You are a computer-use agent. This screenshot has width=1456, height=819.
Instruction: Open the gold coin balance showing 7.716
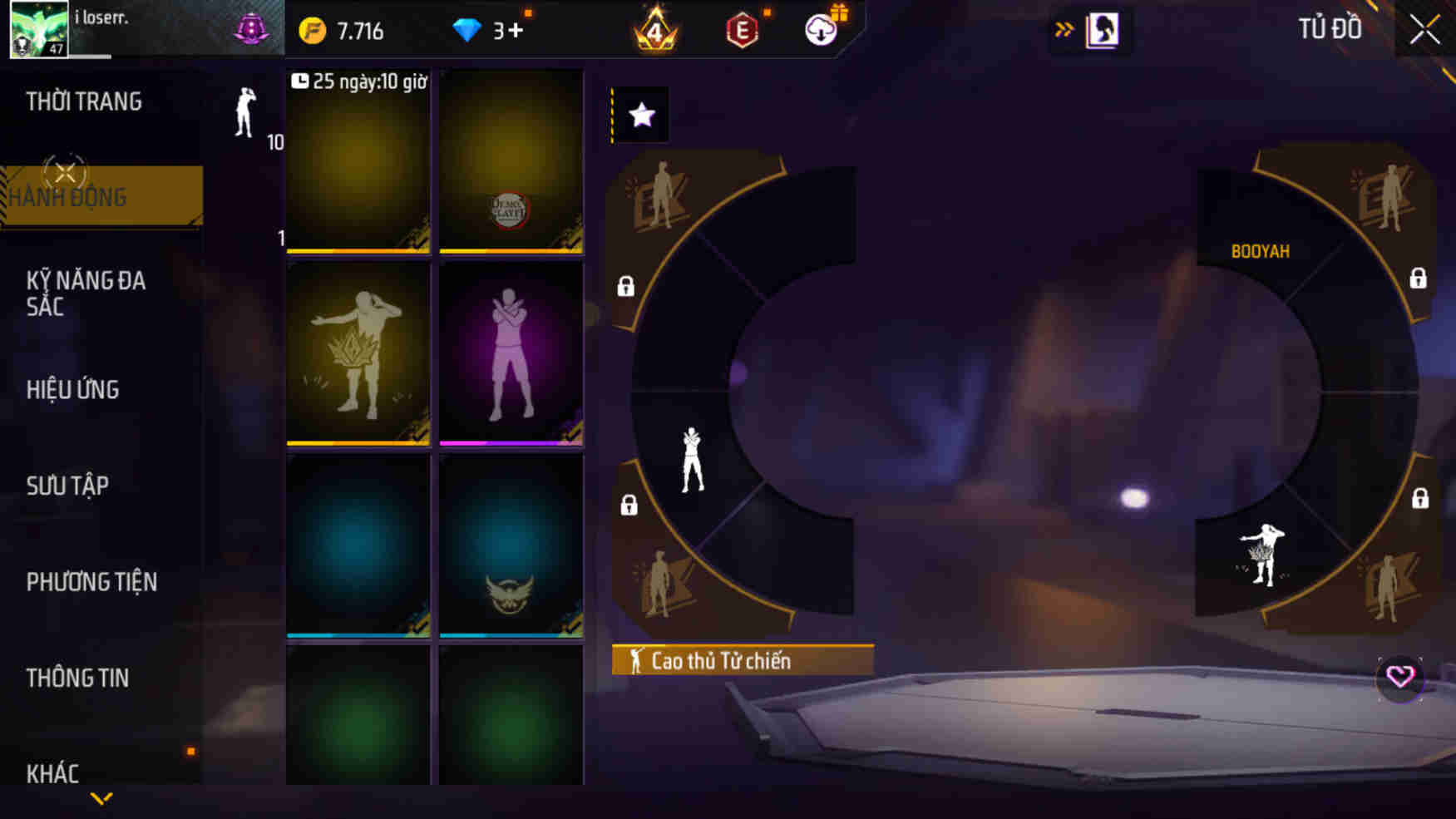[343, 30]
